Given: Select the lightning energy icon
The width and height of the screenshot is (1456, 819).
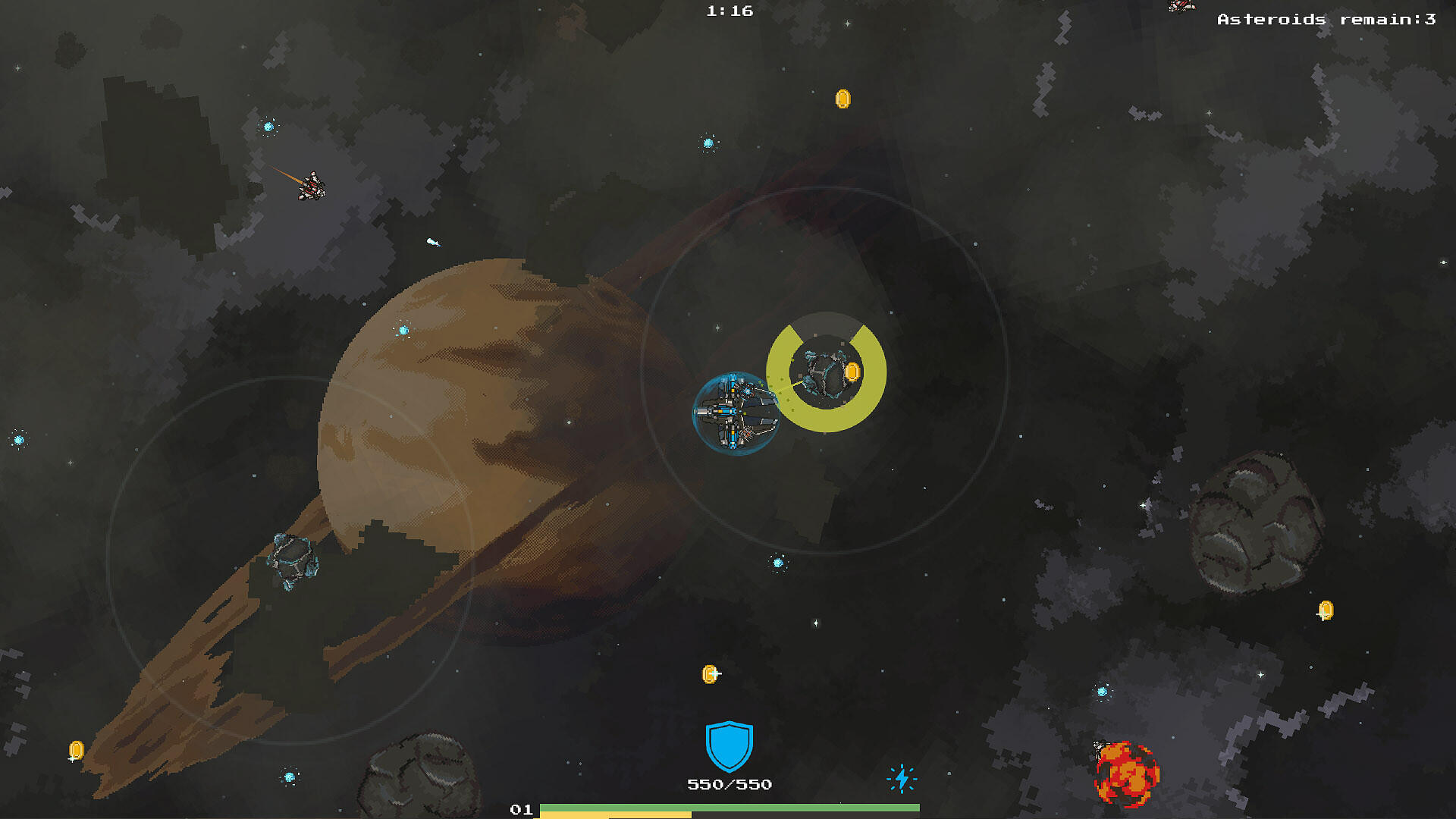Looking at the screenshot, I should point(902,777).
